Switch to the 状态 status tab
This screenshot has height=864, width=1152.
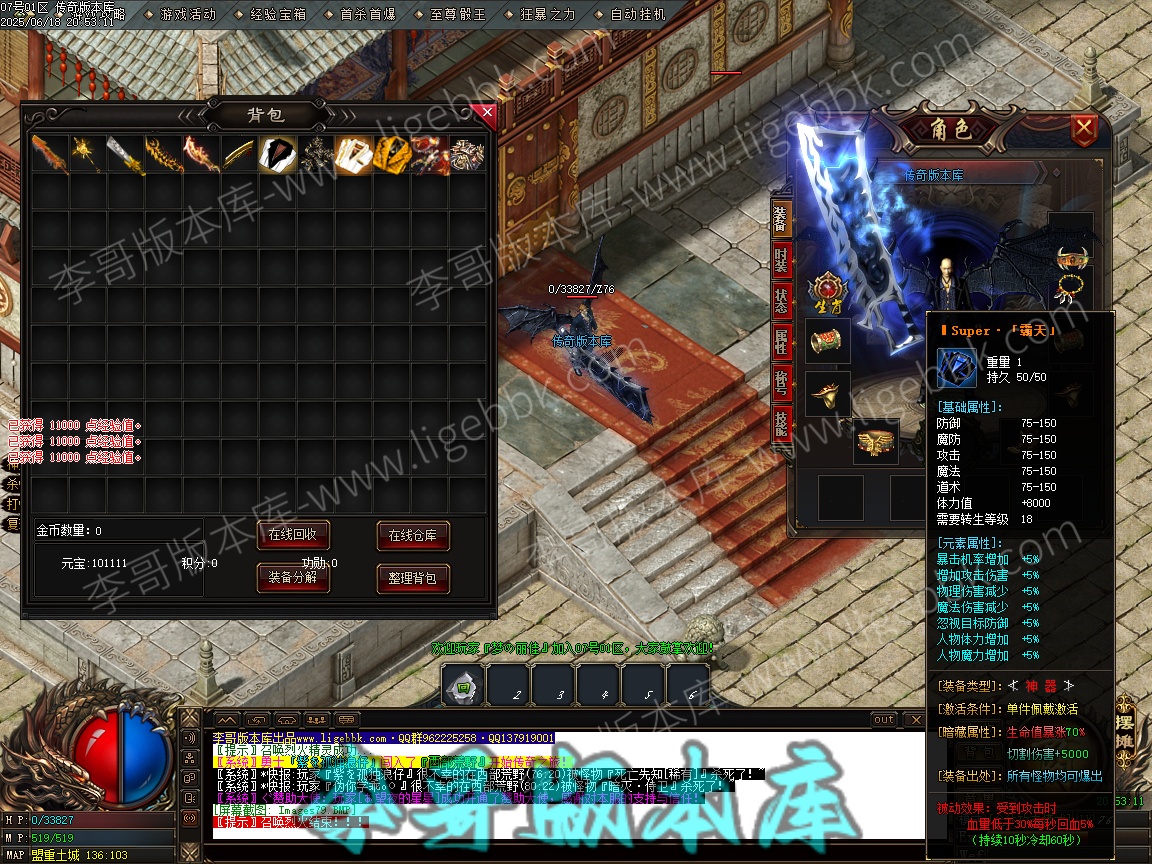pyautogui.click(x=782, y=300)
